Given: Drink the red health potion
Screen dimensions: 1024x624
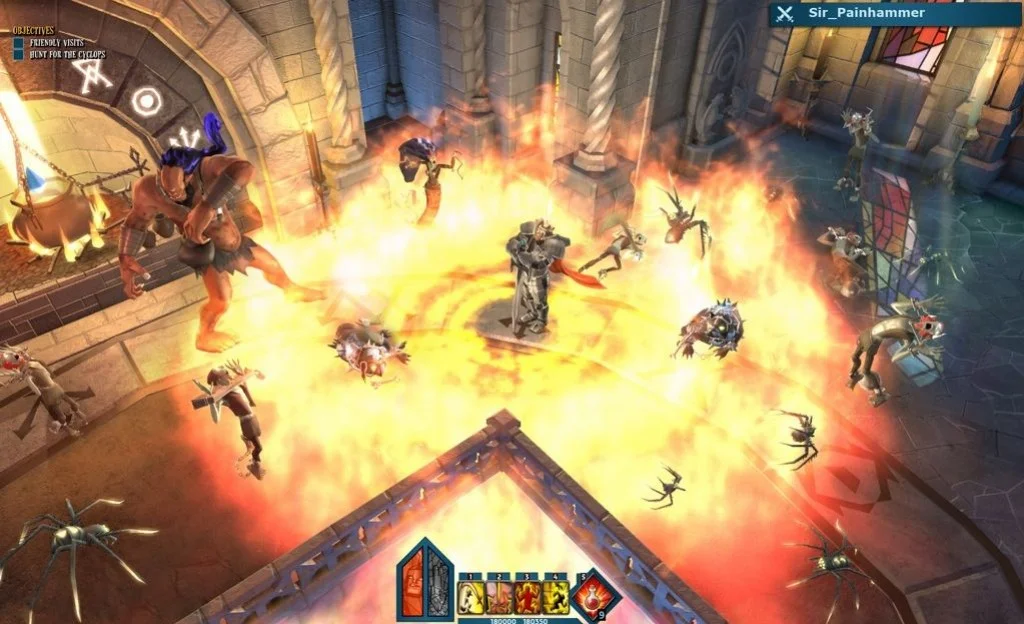Looking at the screenshot, I should point(595,596).
